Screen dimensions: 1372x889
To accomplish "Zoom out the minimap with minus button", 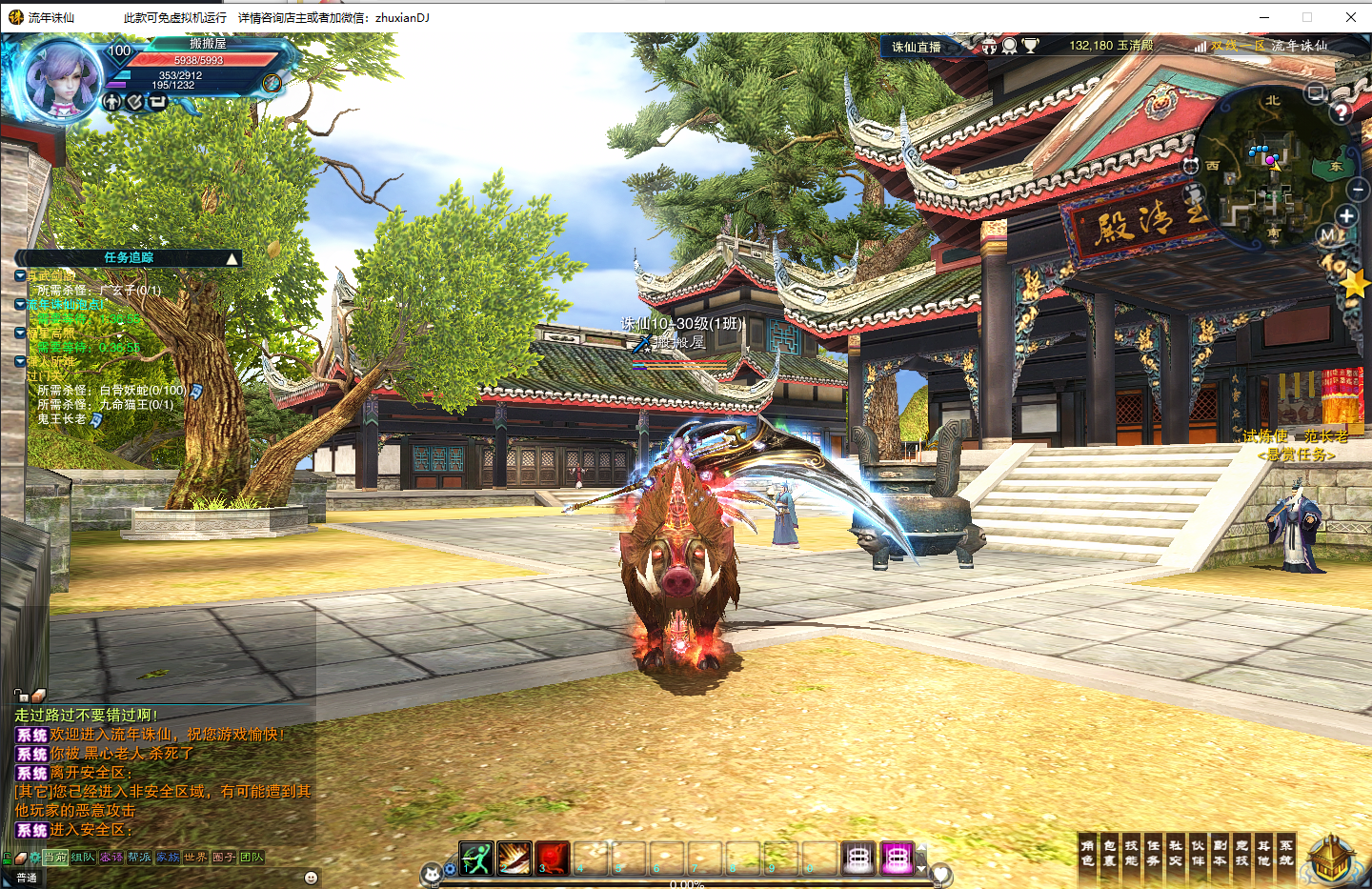I will 1358,191.
